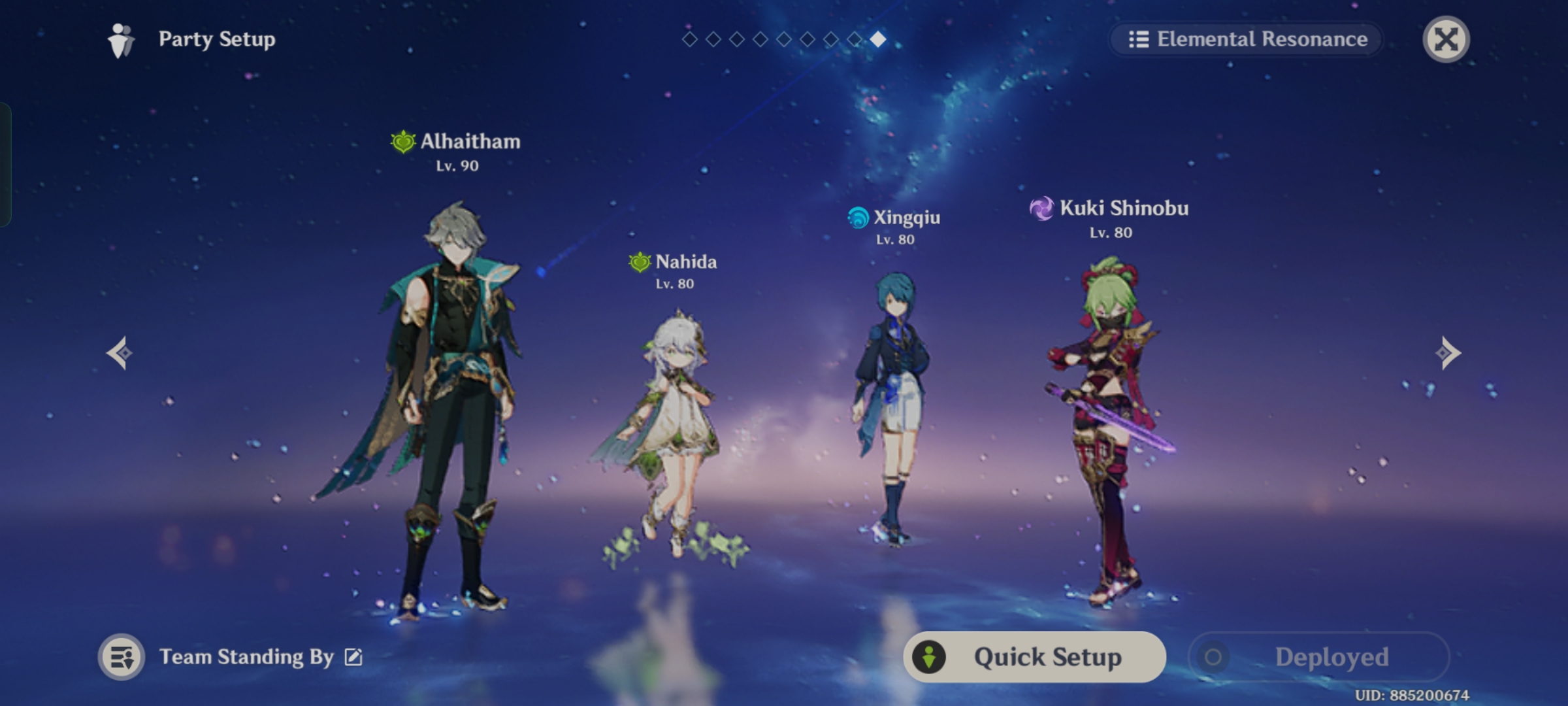Click the Dendro element icon beside Alhaitham
1568x706 pixels.
point(402,143)
